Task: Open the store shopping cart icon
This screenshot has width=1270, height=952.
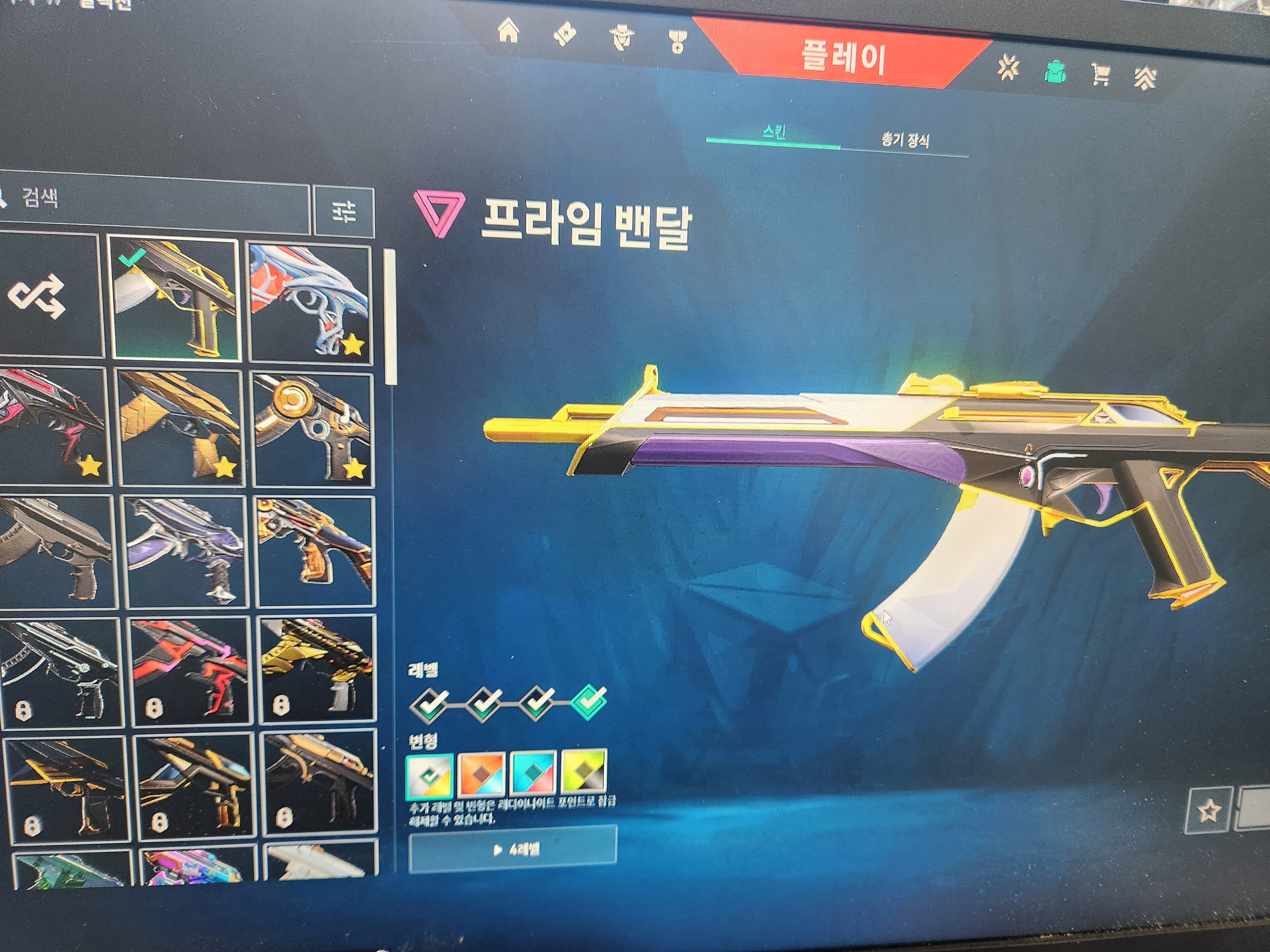Action: click(1100, 74)
